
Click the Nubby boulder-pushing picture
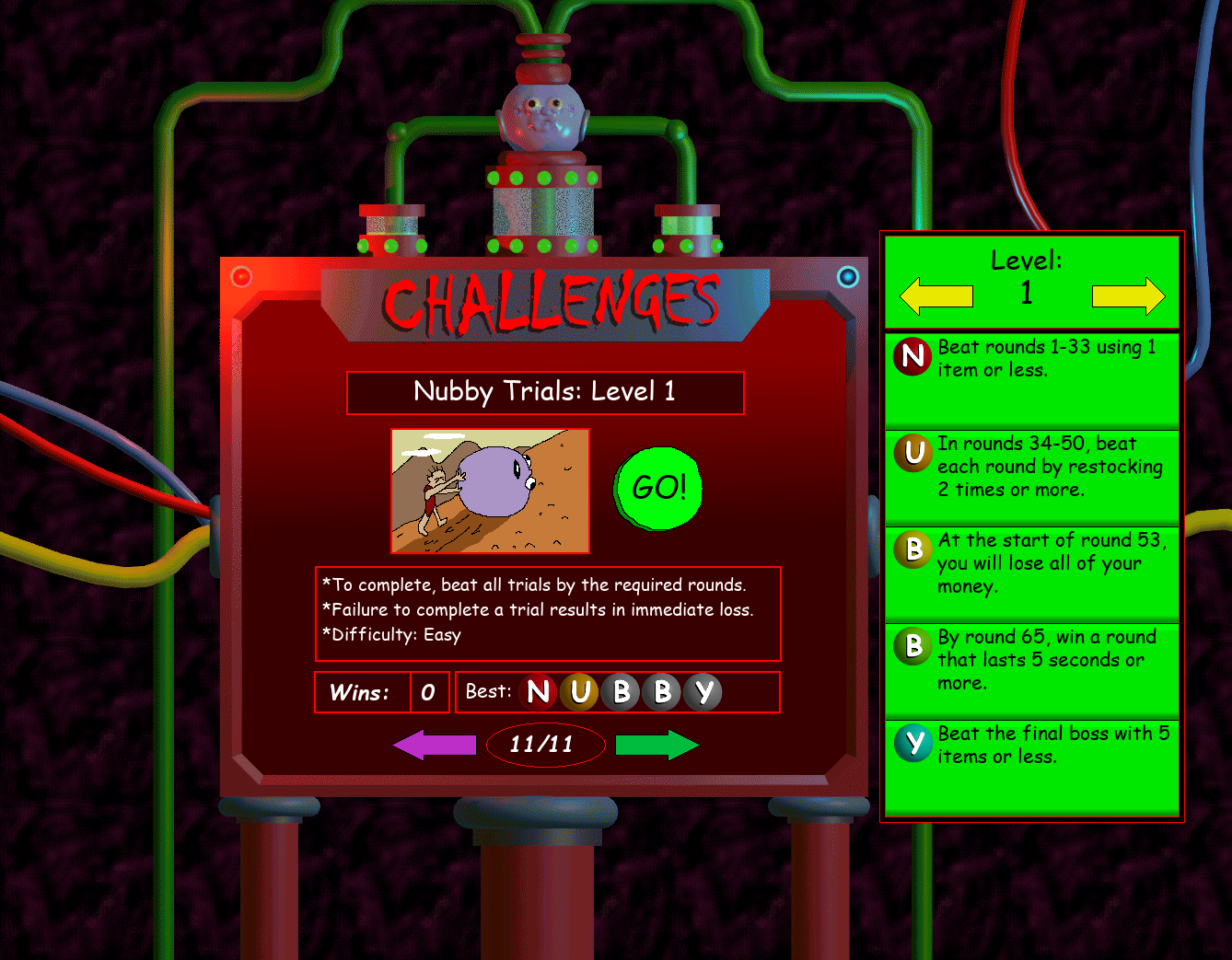pos(490,491)
